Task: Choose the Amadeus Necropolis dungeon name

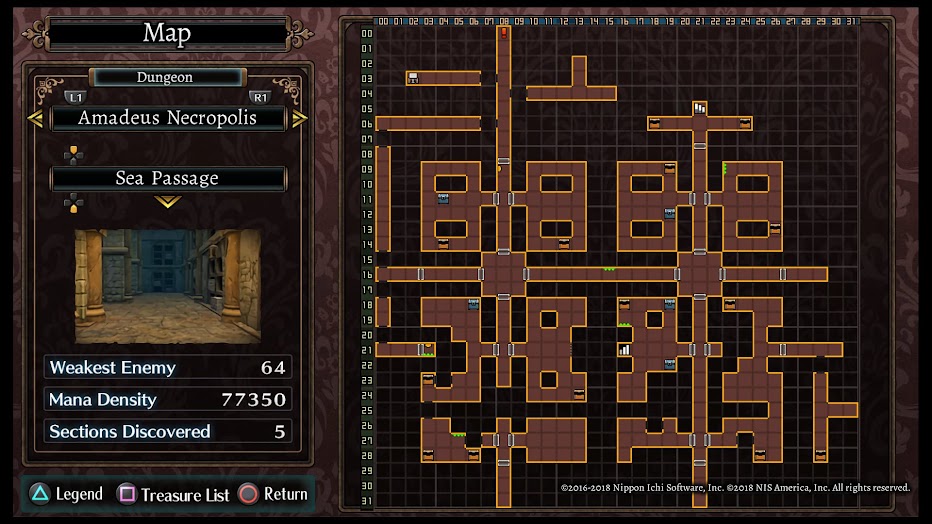Action: point(167,118)
